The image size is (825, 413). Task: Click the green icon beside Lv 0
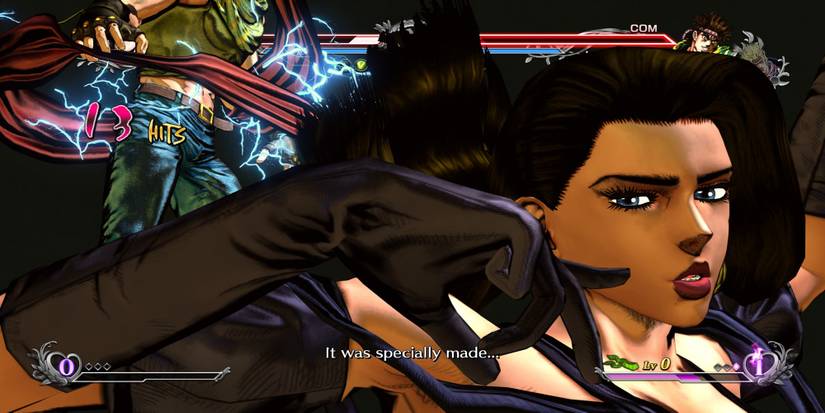[622, 361]
